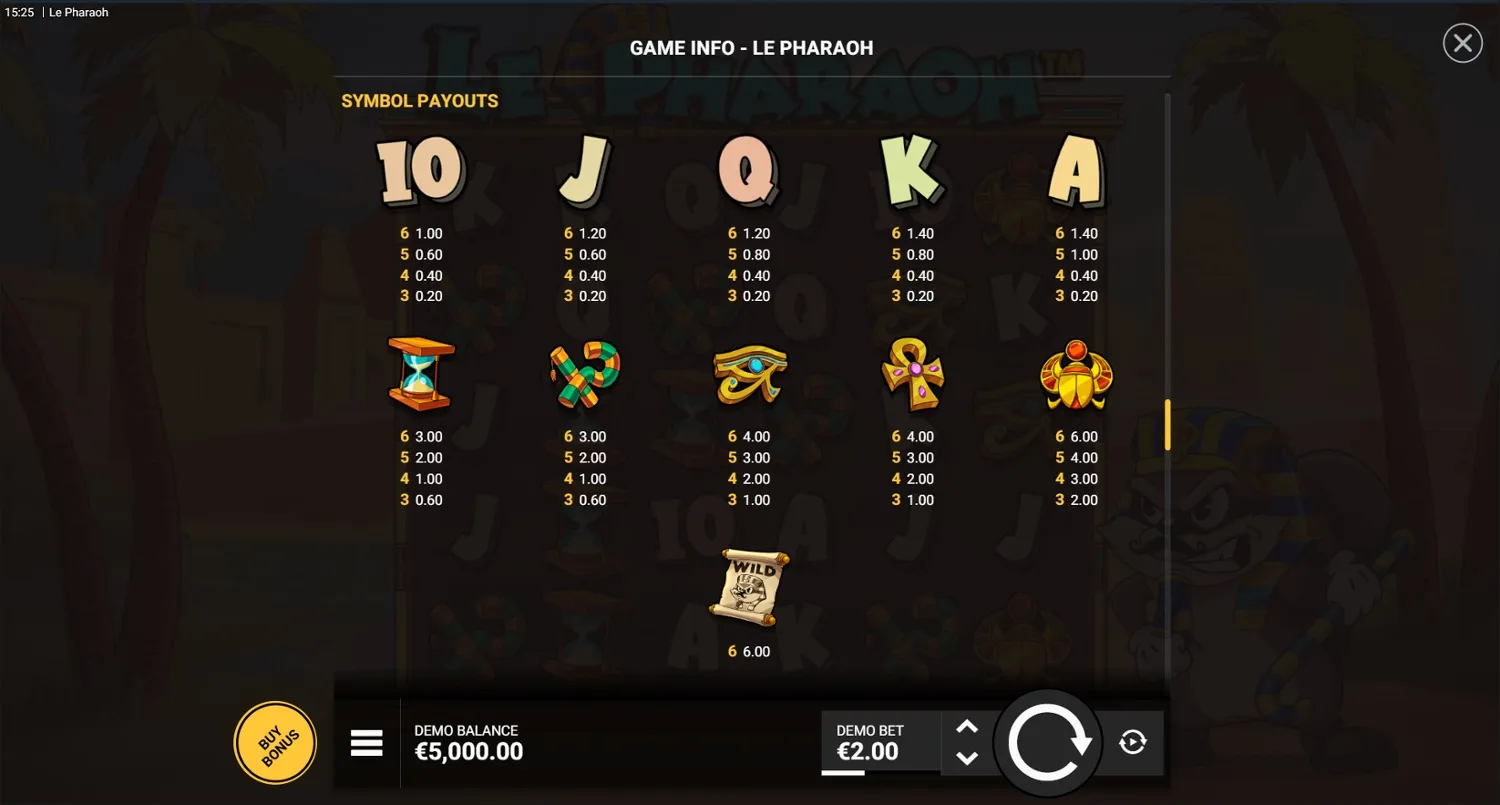
Task: Click the crossed canes symbol
Action: 584,375
